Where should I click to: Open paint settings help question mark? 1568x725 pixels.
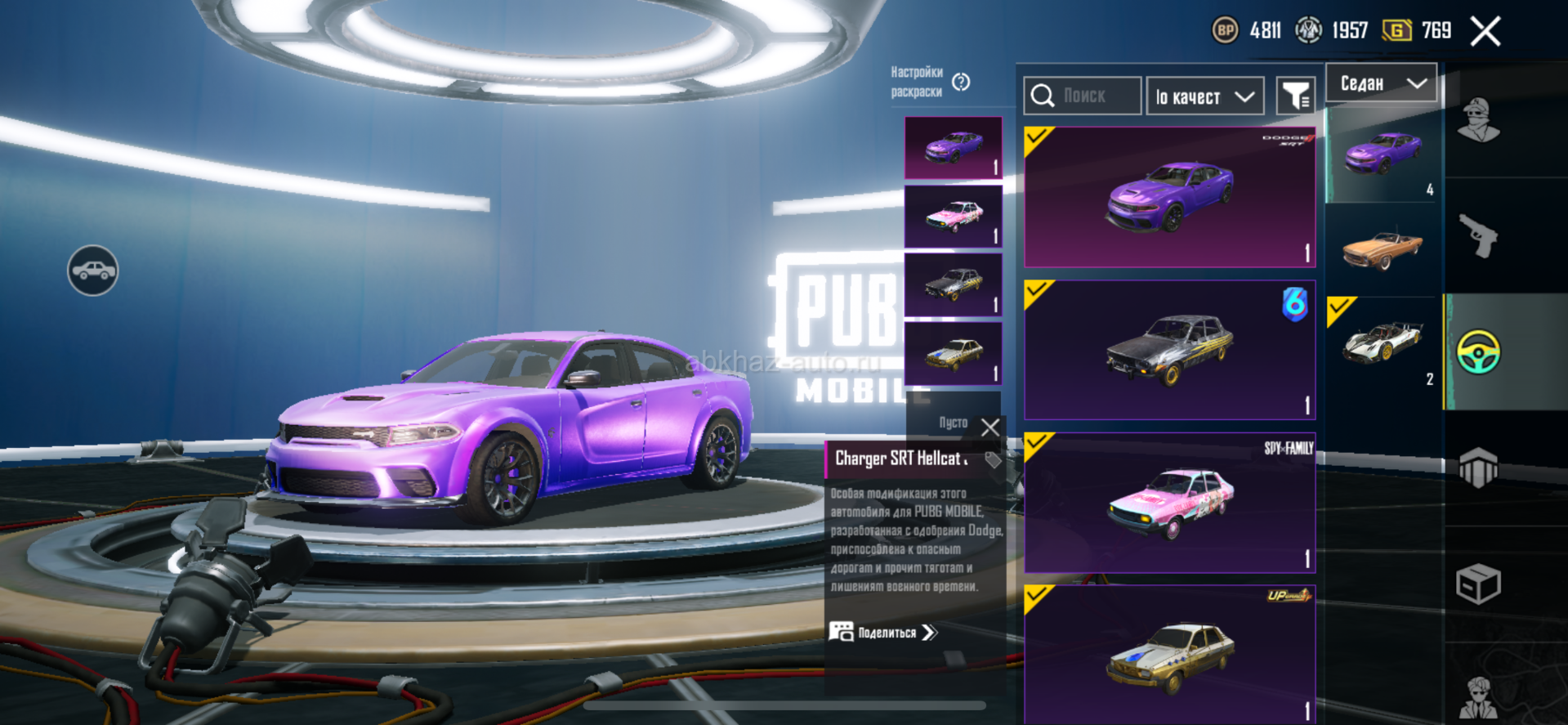point(961,82)
